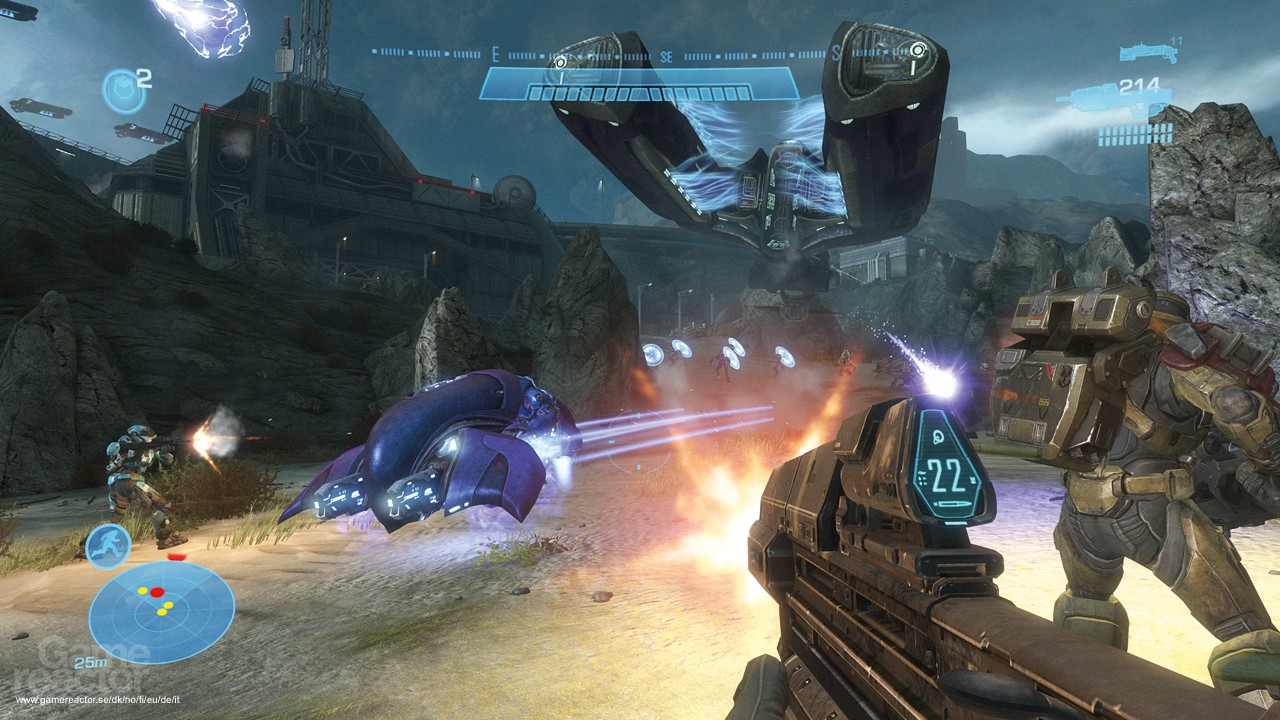Viewport: 1280px width, 720px height.
Task: Click the grenade count numeral 11
Action: click(x=1177, y=40)
